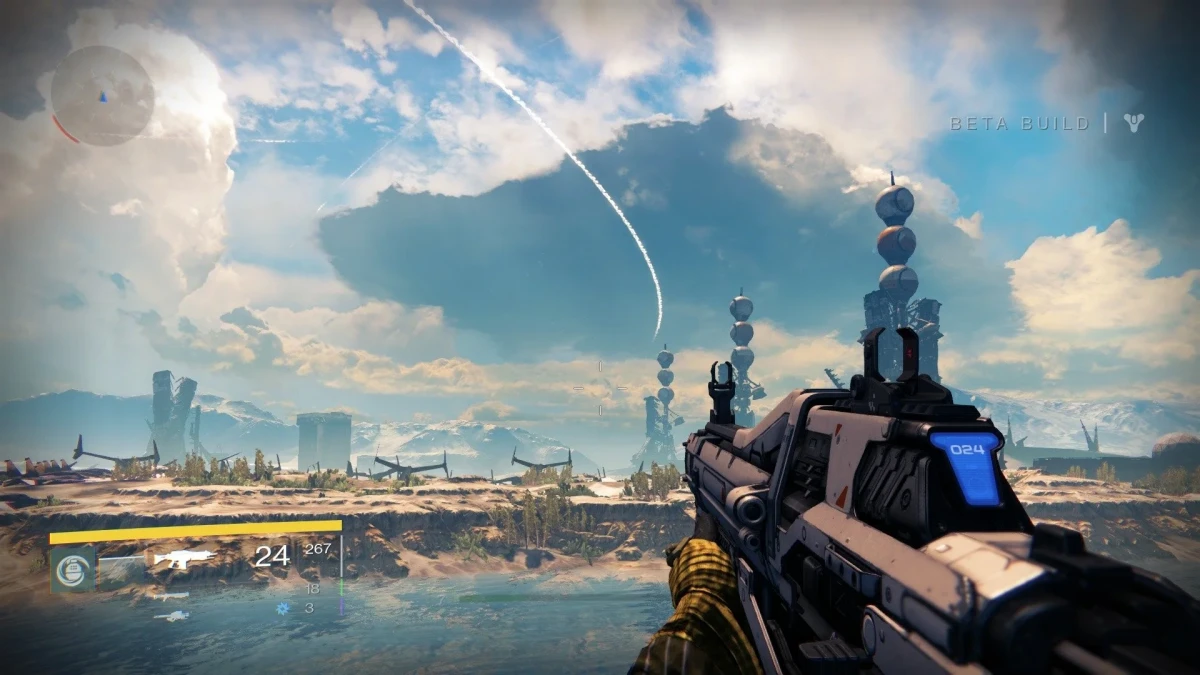
Task: Select the heavy weapon icon
Action: (172, 616)
